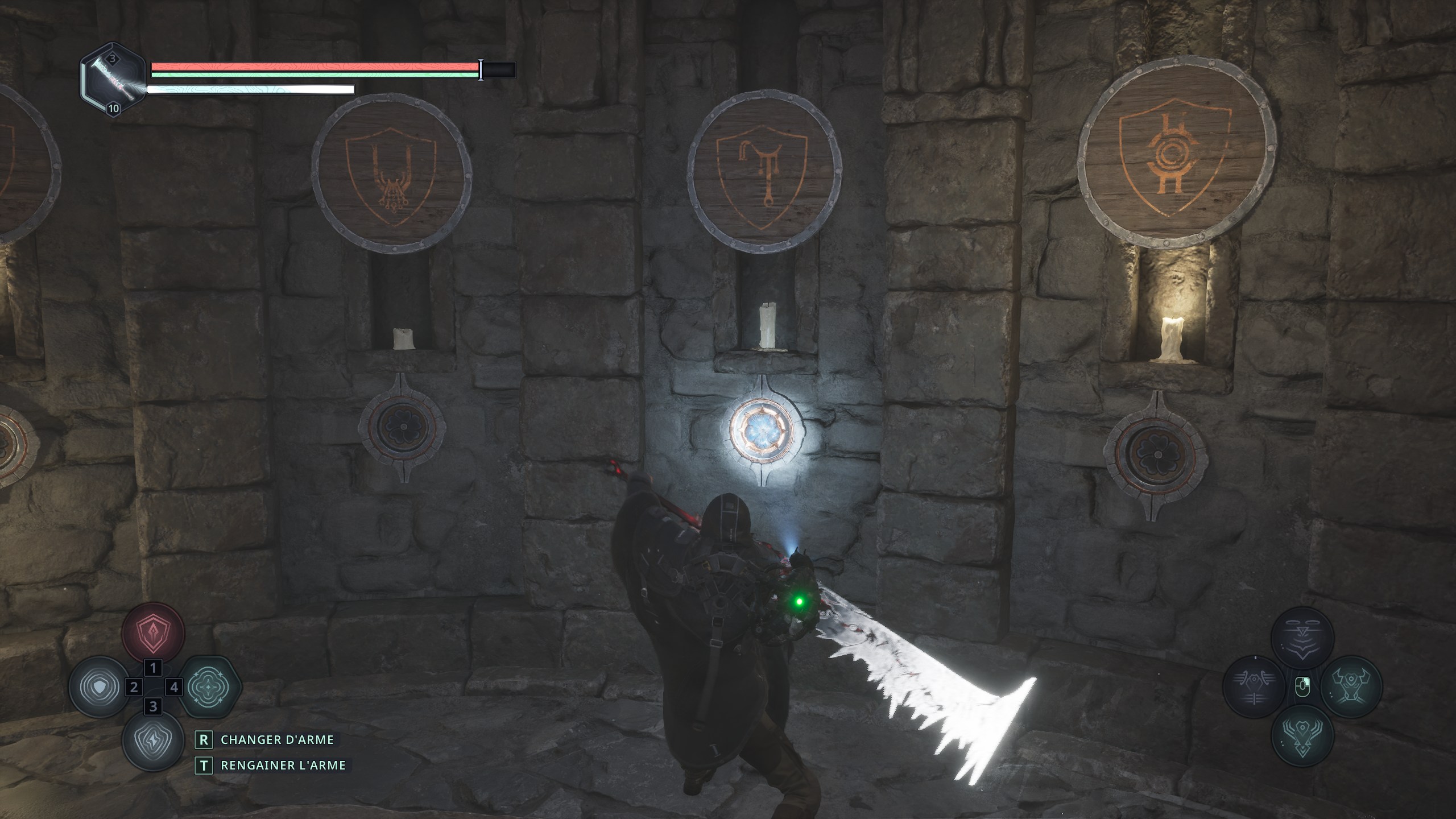Trigger the lightning shield ability in slot 3
The image size is (1456, 819).
click(x=154, y=741)
